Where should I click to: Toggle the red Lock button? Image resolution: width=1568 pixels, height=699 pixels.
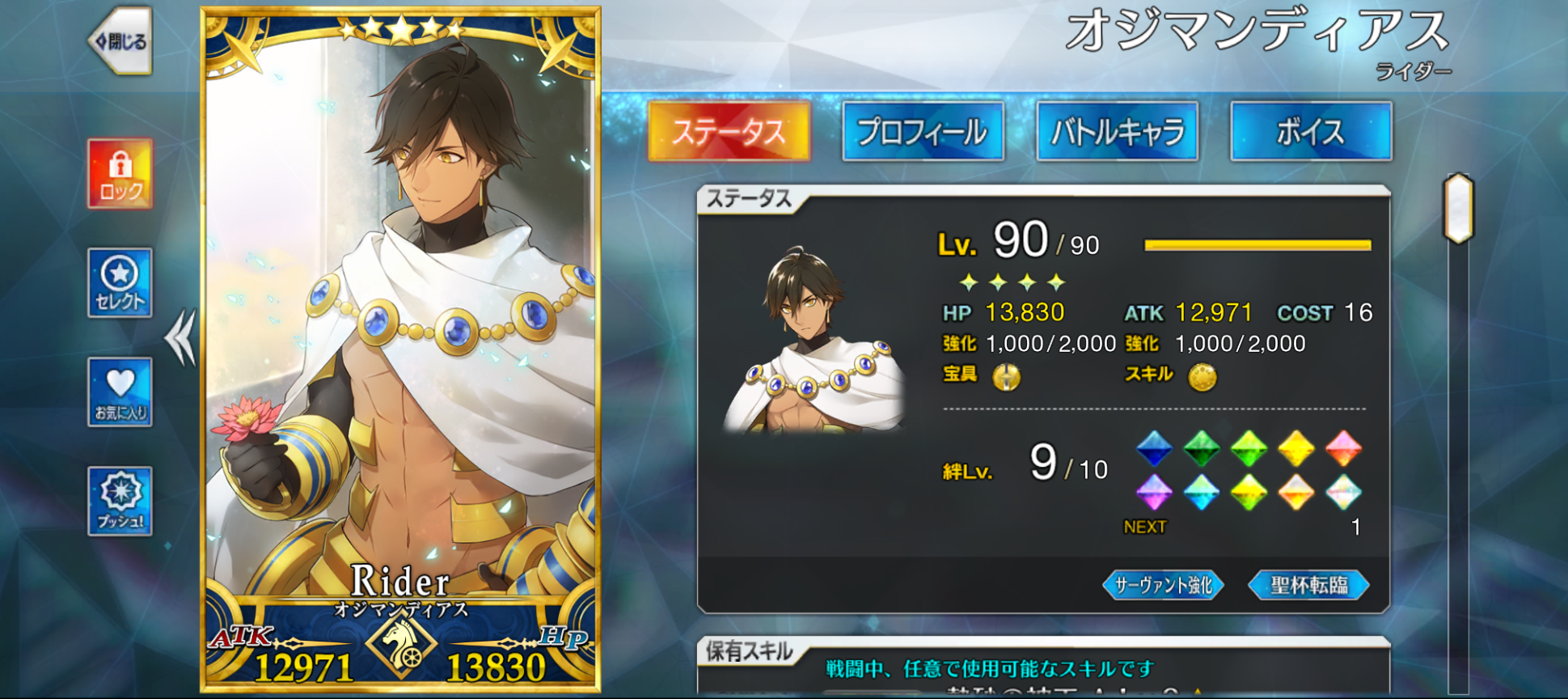(120, 174)
